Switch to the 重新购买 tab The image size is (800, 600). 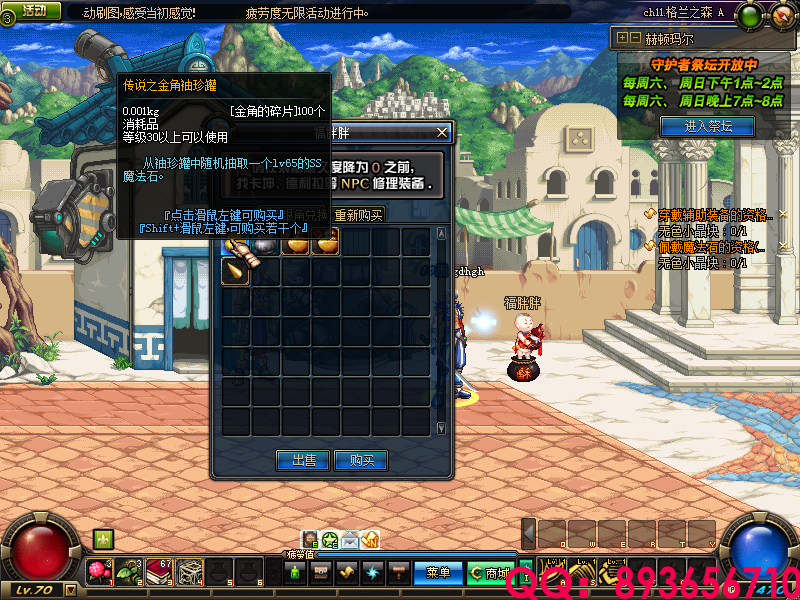pos(358,215)
